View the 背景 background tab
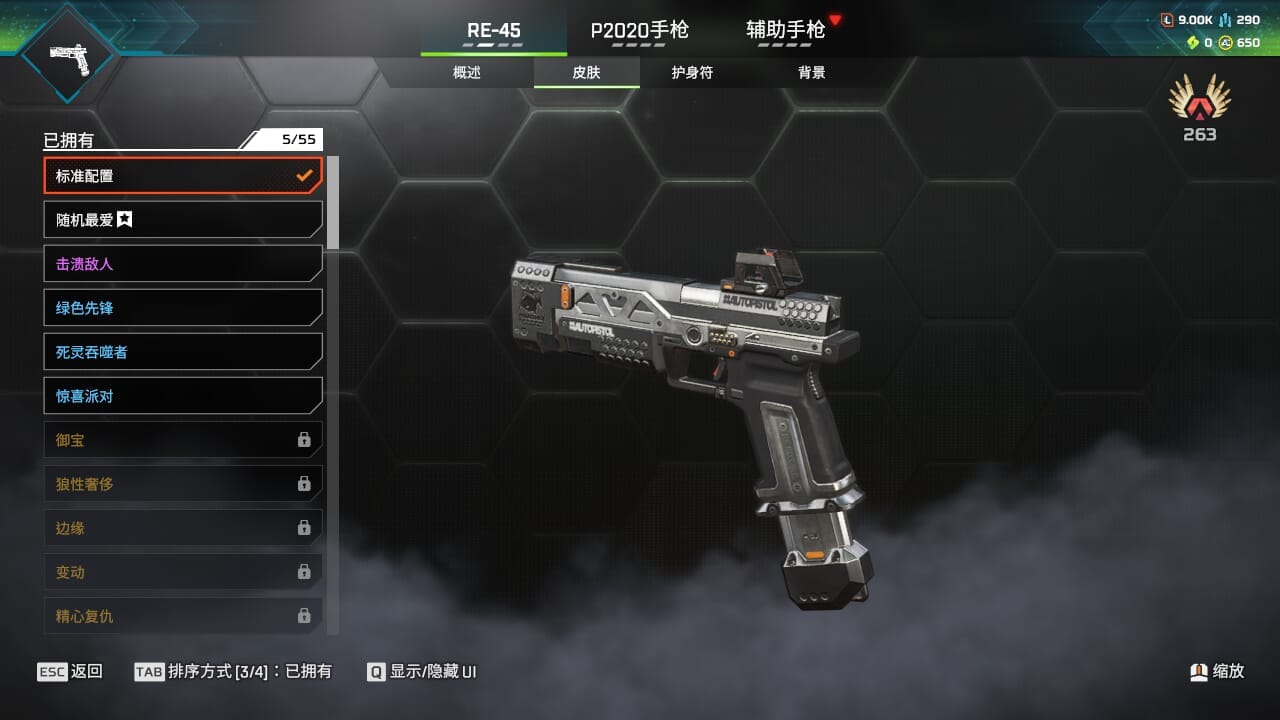The image size is (1280, 720). (812, 73)
